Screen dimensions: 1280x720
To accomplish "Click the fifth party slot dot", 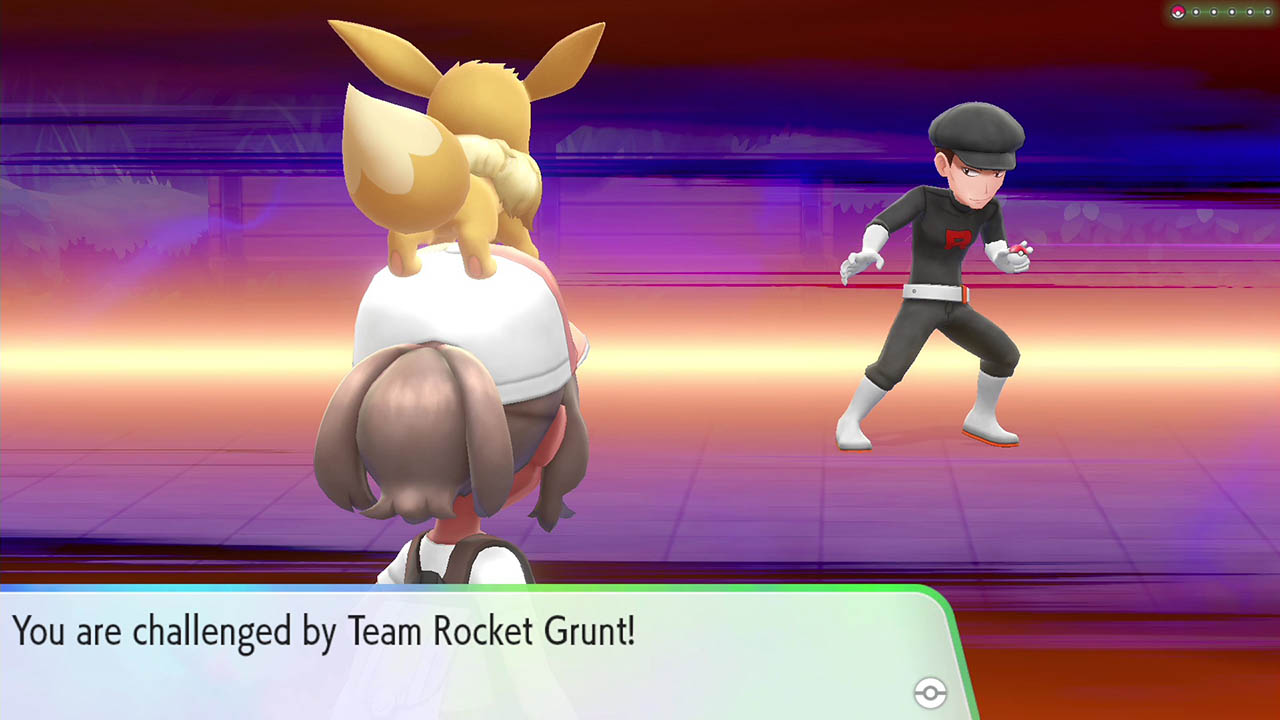I will click(x=1250, y=11).
